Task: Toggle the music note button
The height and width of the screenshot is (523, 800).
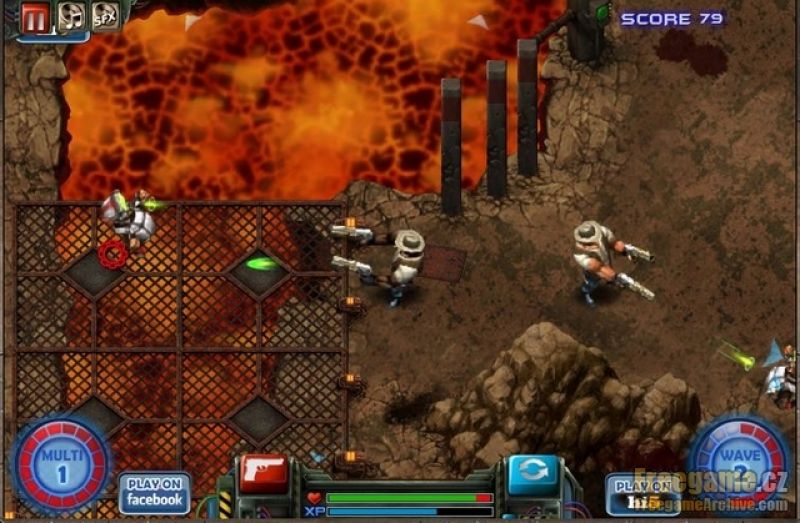Action: point(70,16)
